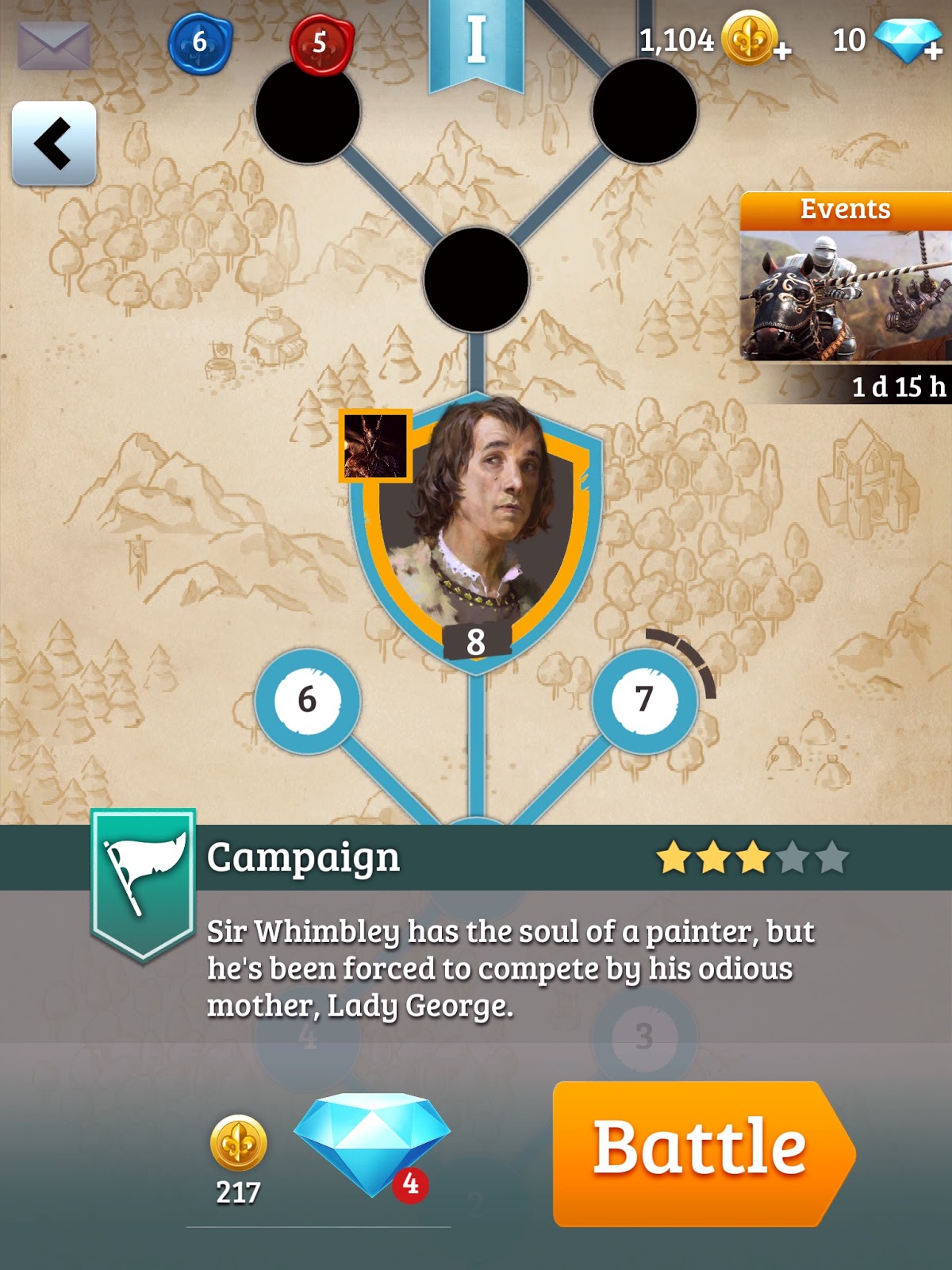This screenshot has width=952, height=1270.
Task: Tap the dark knight thumbnail on shield
Action: pyautogui.click(x=375, y=446)
